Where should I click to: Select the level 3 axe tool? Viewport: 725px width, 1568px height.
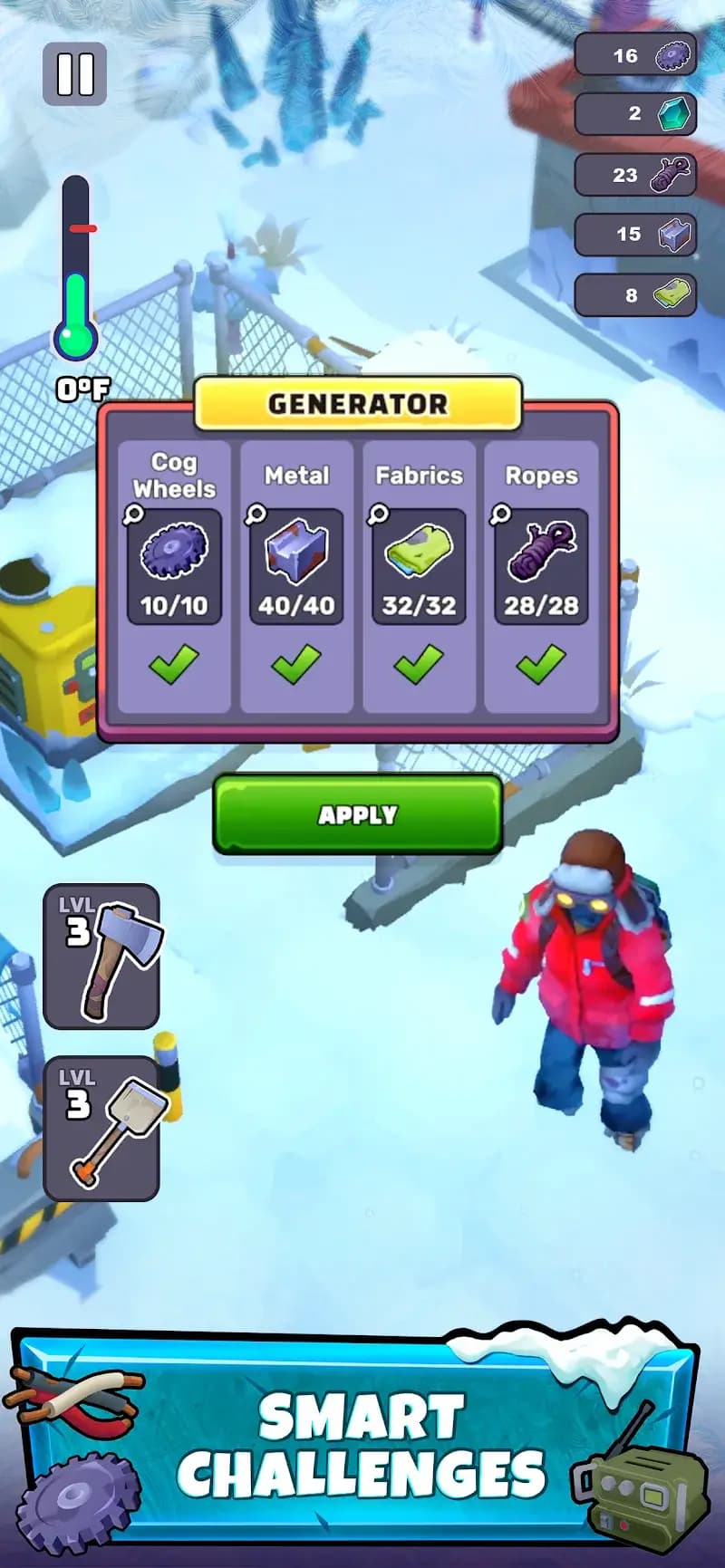click(x=101, y=957)
